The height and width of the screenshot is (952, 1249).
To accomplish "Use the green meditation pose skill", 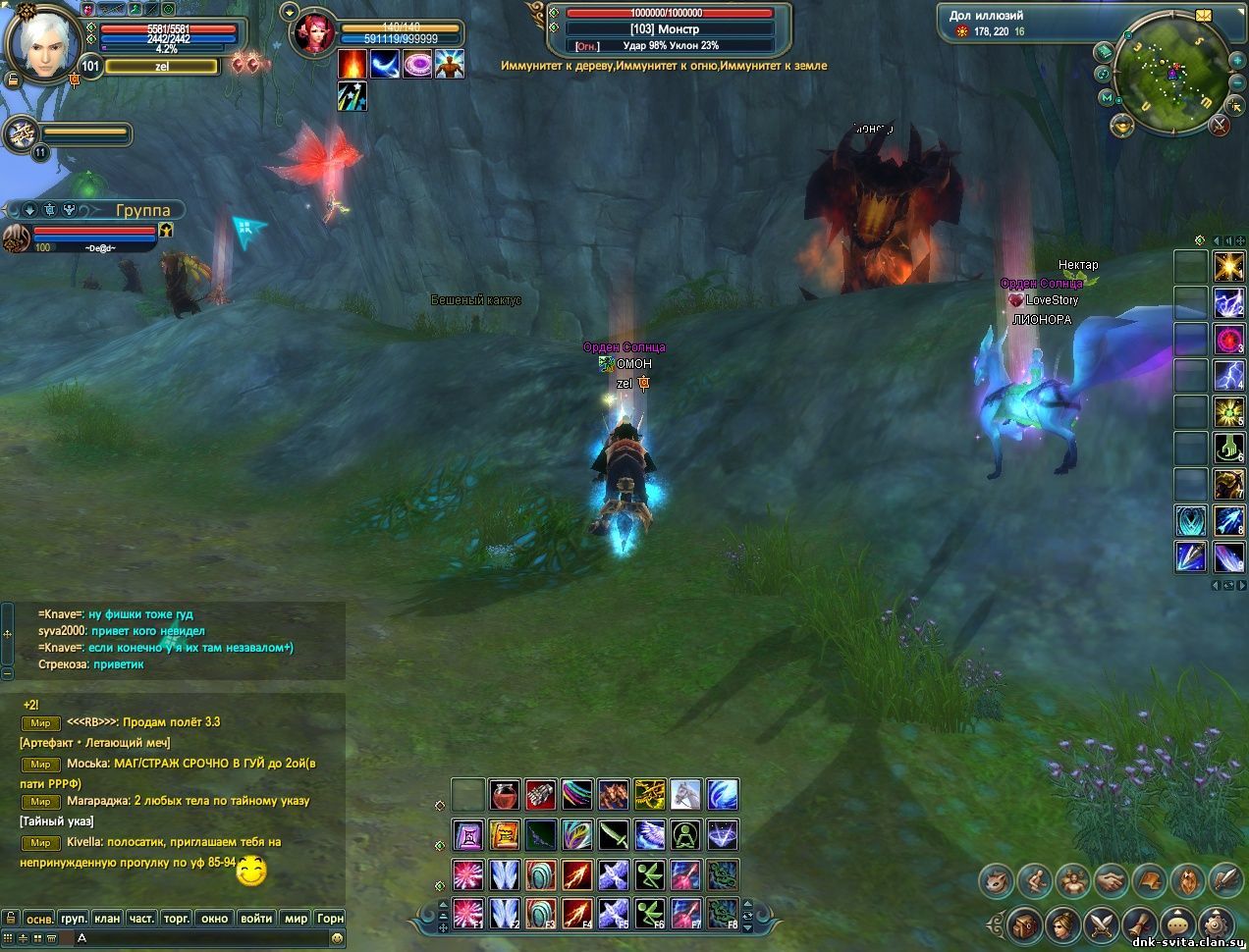I will tap(685, 835).
